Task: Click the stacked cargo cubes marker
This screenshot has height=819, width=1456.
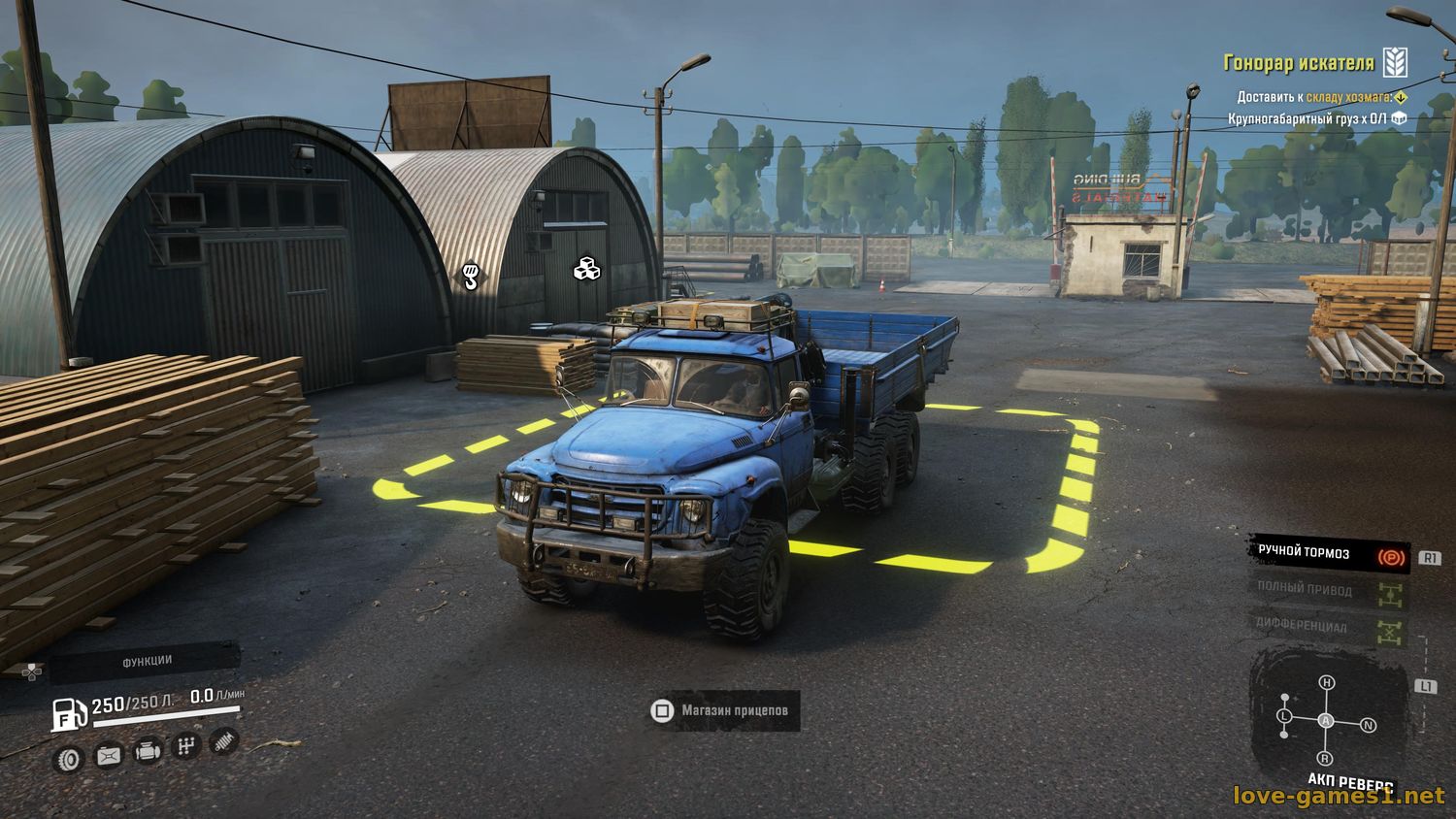Action: pos(586,268)
